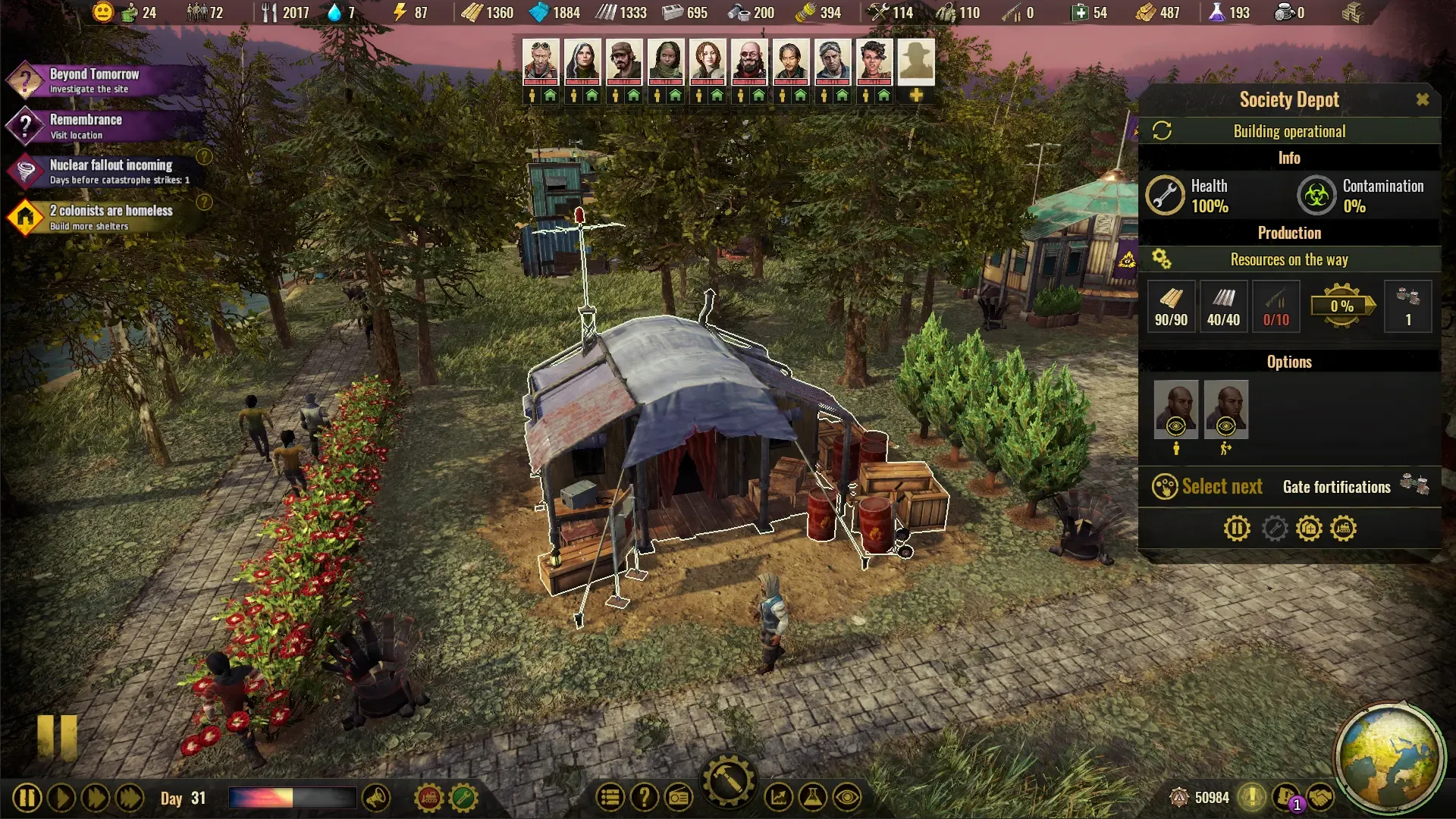Open the help question mark button
The height and width of the screenshot is (819, 1456).
(x=644, y=798)
